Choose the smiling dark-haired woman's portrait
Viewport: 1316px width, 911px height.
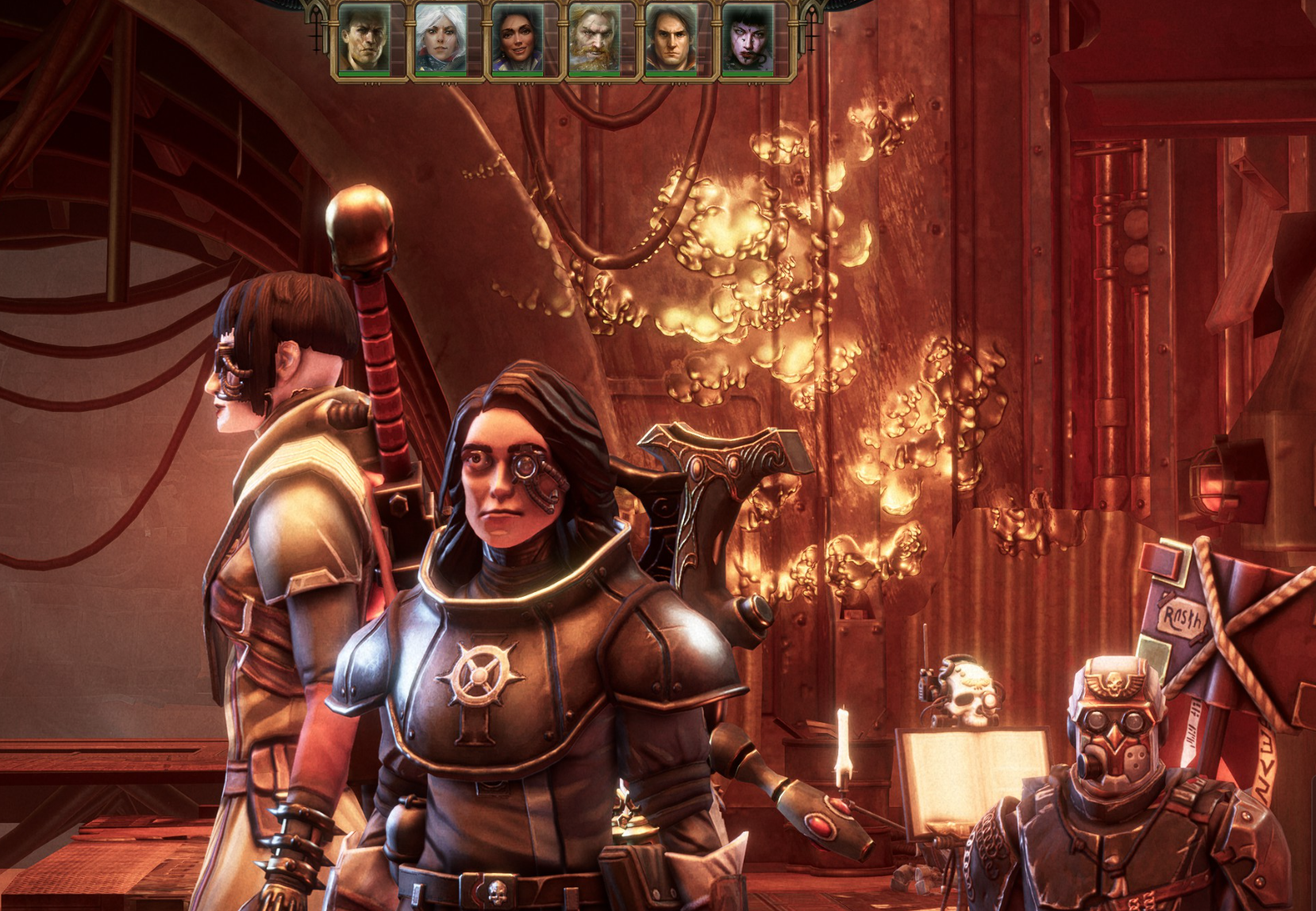point(518,40)
